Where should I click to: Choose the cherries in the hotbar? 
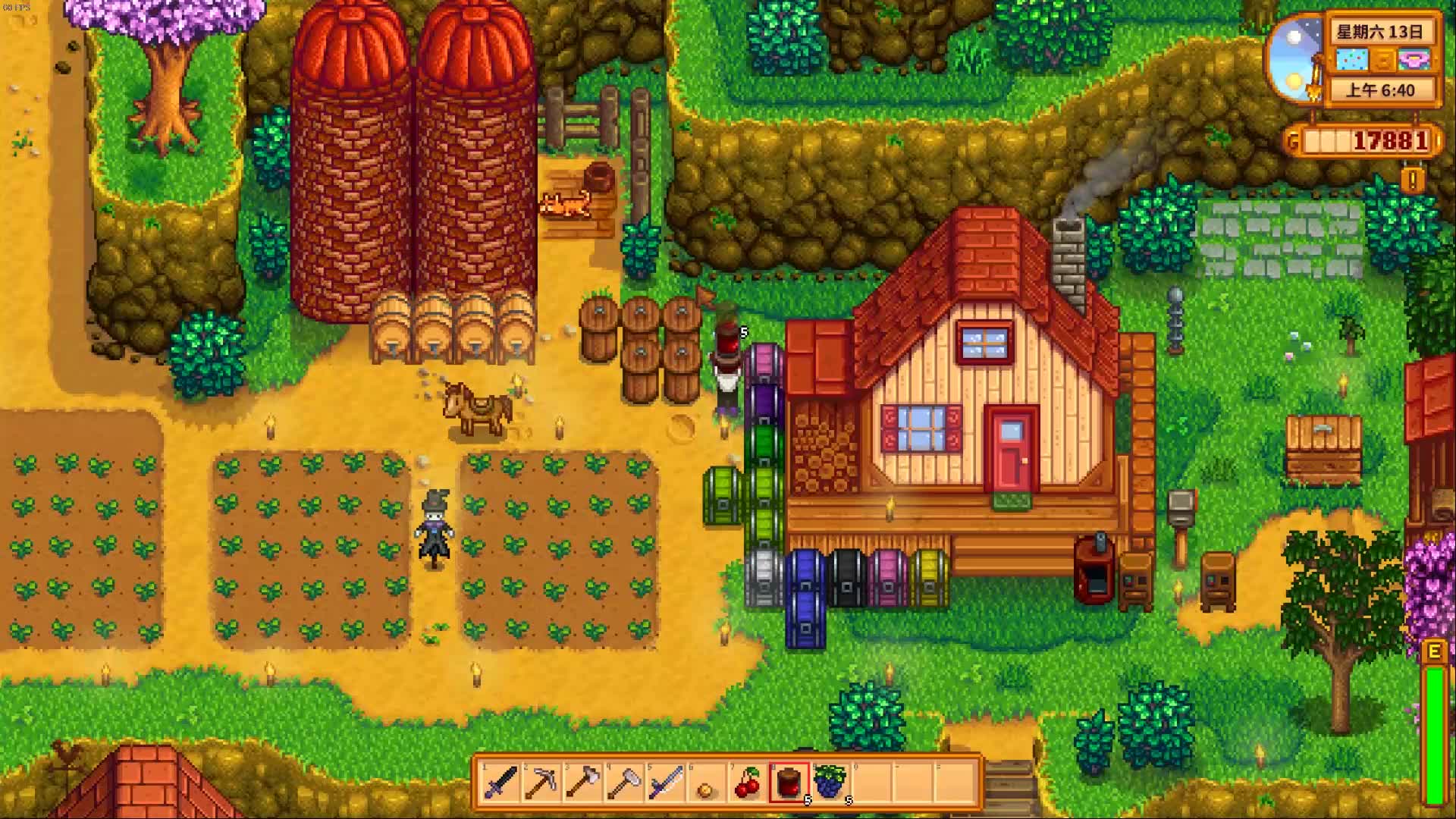[748, 783]
